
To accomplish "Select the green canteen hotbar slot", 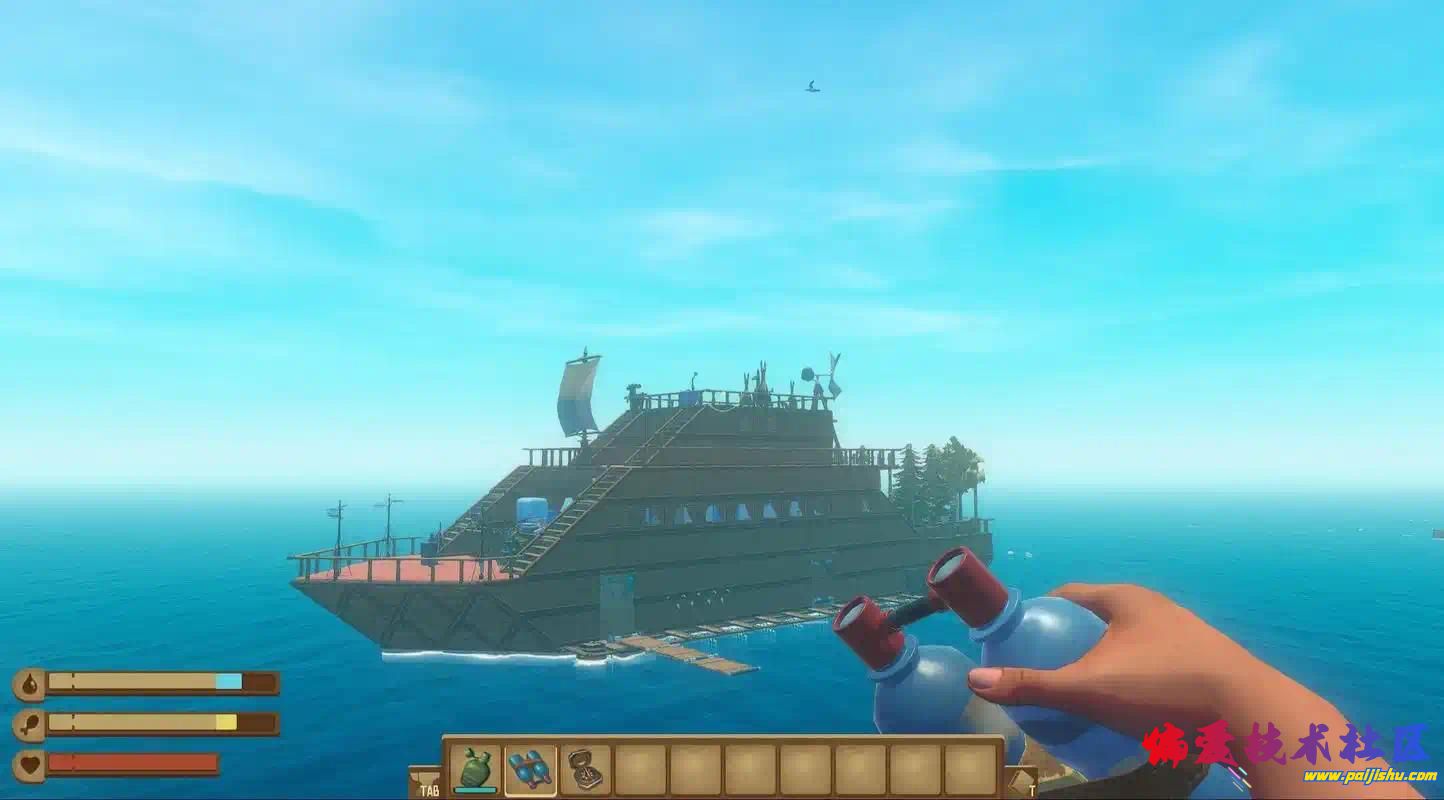I will (x=475, y=769).
